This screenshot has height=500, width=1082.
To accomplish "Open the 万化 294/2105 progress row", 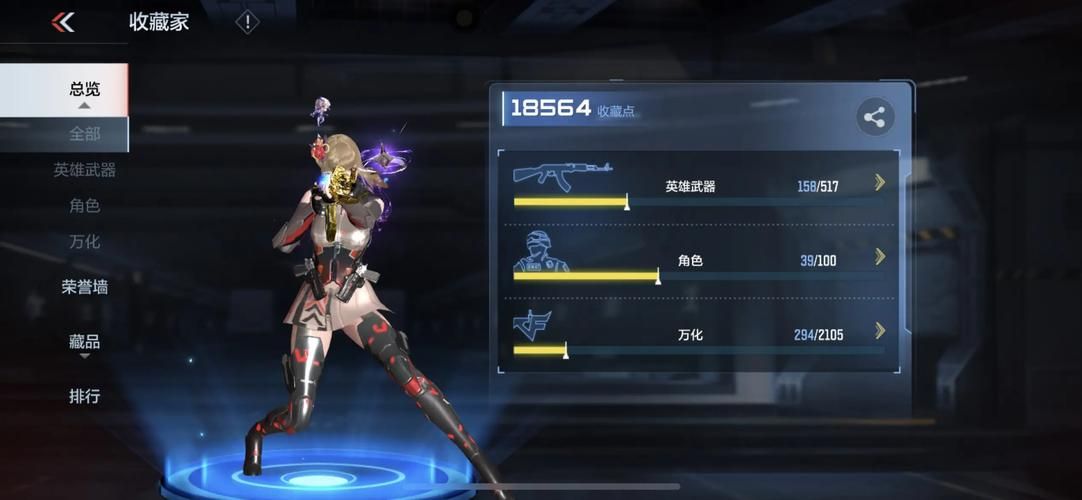I will [x=698, y=335].
